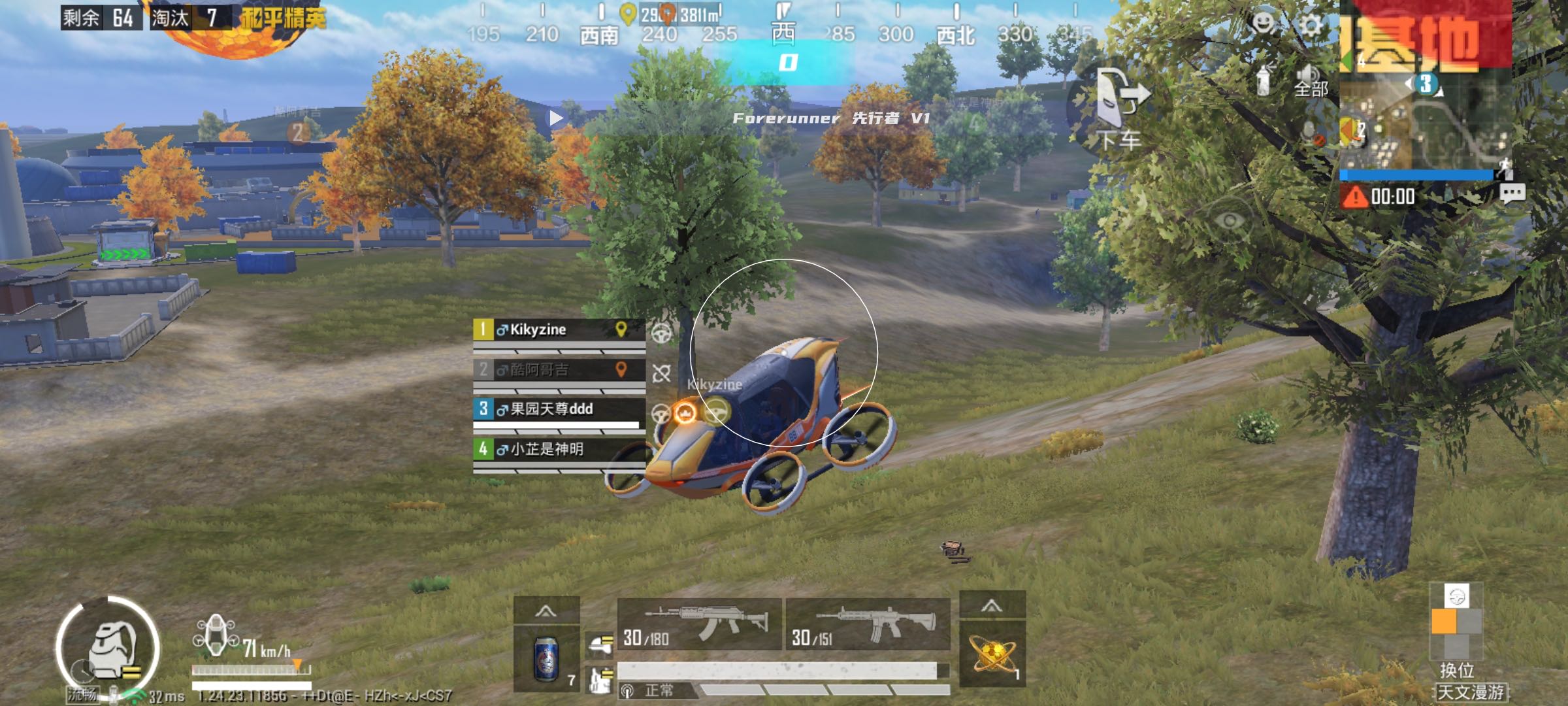Toggle the eye free-look button
Screen dimensions: 1568x706
1230,221
